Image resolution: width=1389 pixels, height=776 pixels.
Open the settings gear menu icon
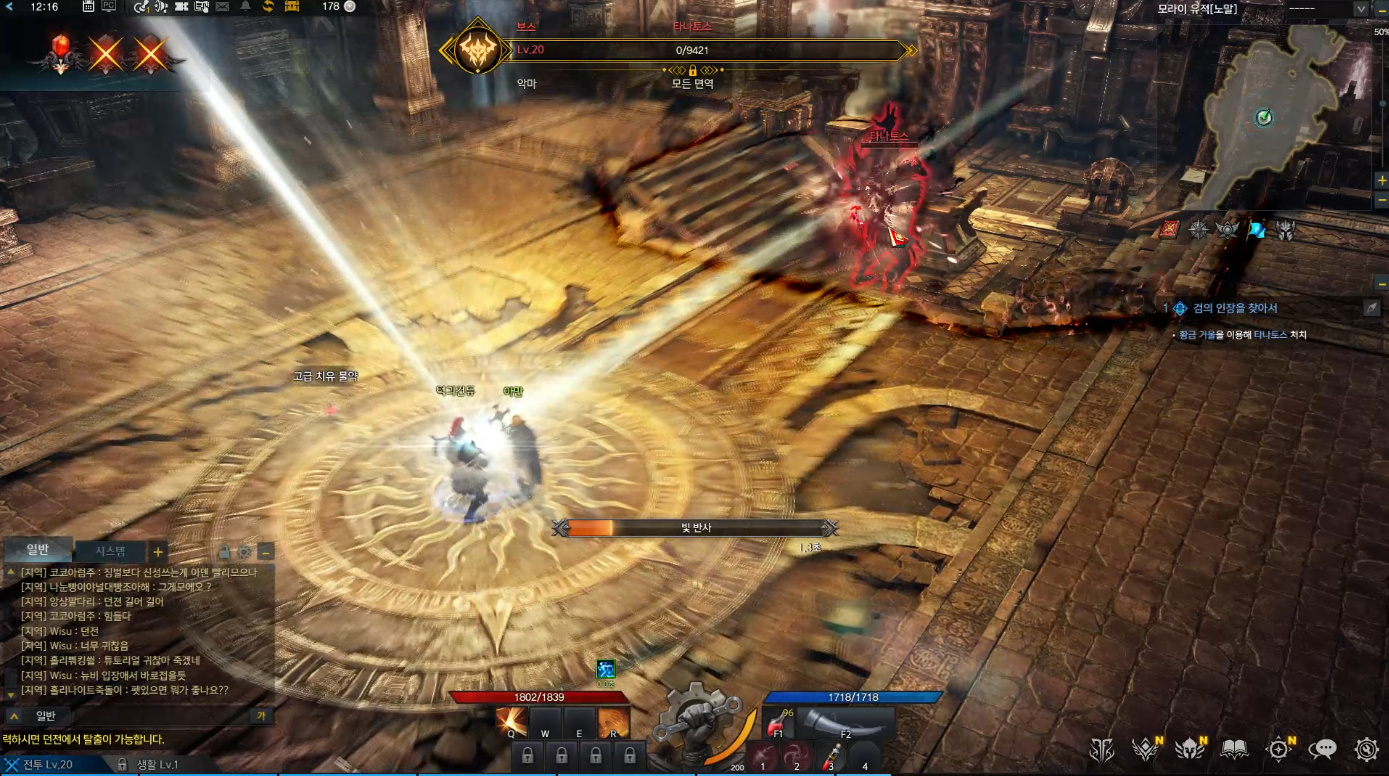coord(1367,749)
